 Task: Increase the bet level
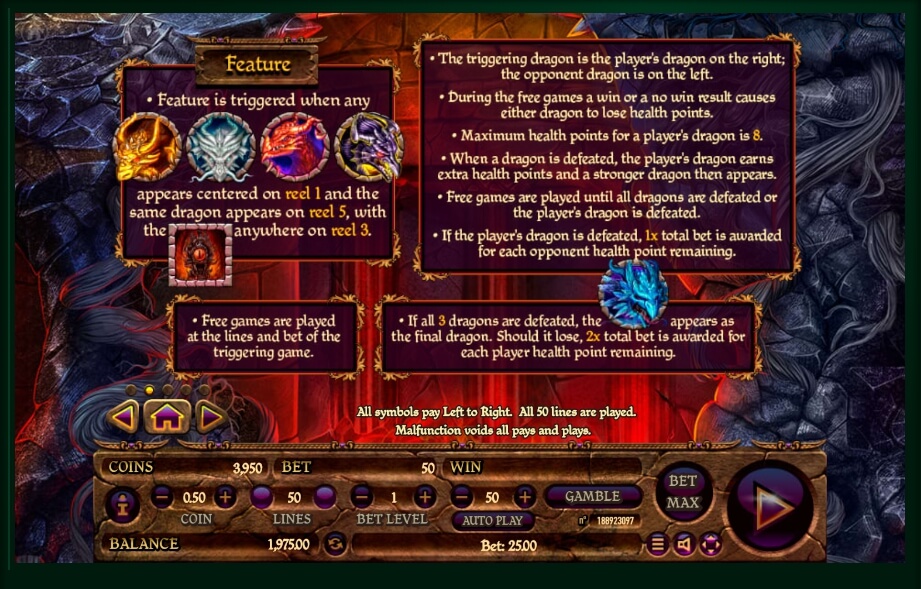coord(425,497)
